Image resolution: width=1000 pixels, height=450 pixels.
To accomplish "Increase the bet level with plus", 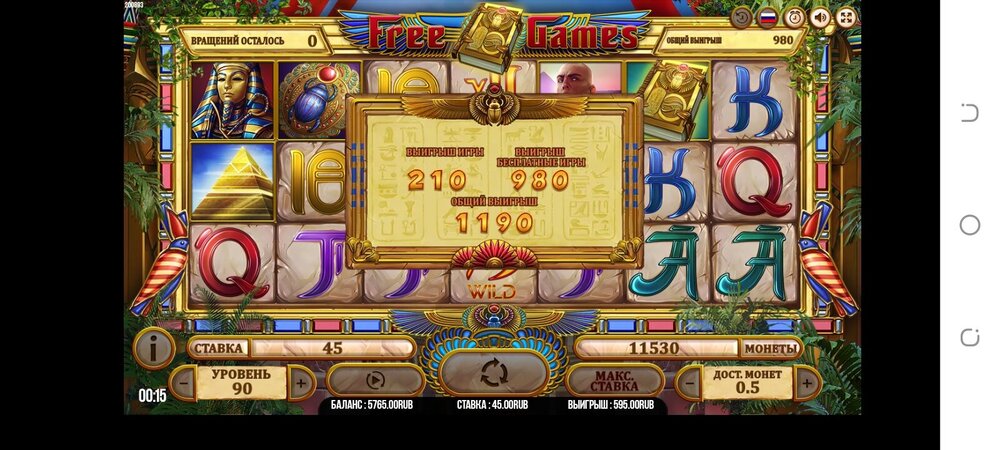I will (x=301, y=382).
